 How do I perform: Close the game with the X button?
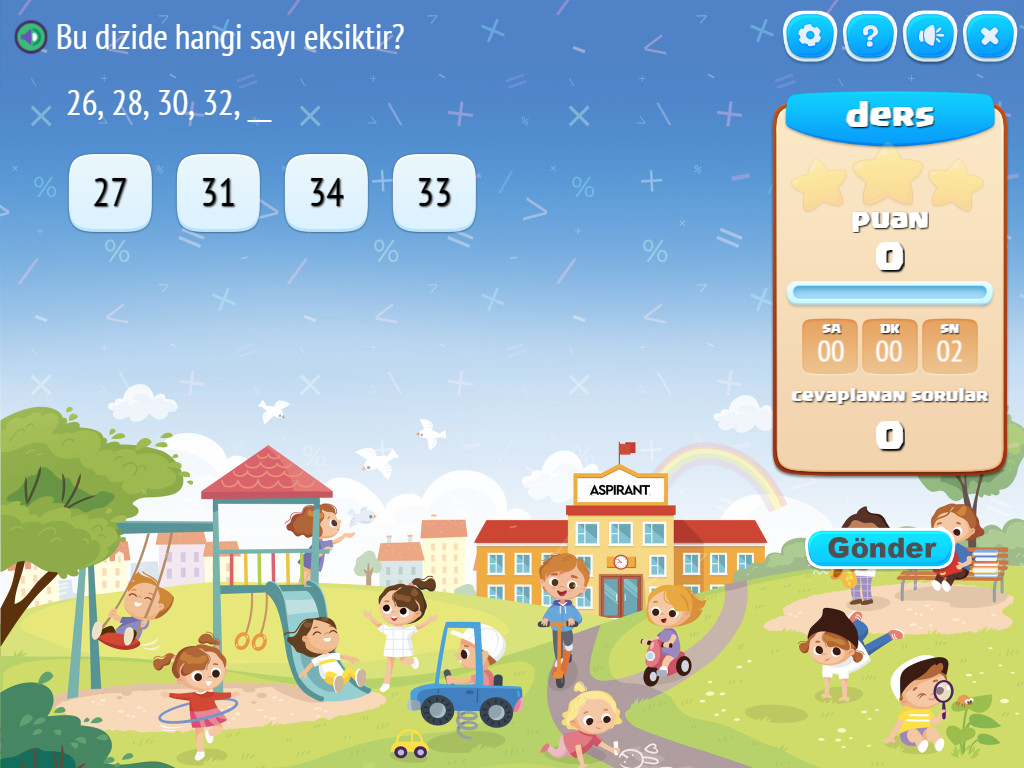tap(990, 37)
